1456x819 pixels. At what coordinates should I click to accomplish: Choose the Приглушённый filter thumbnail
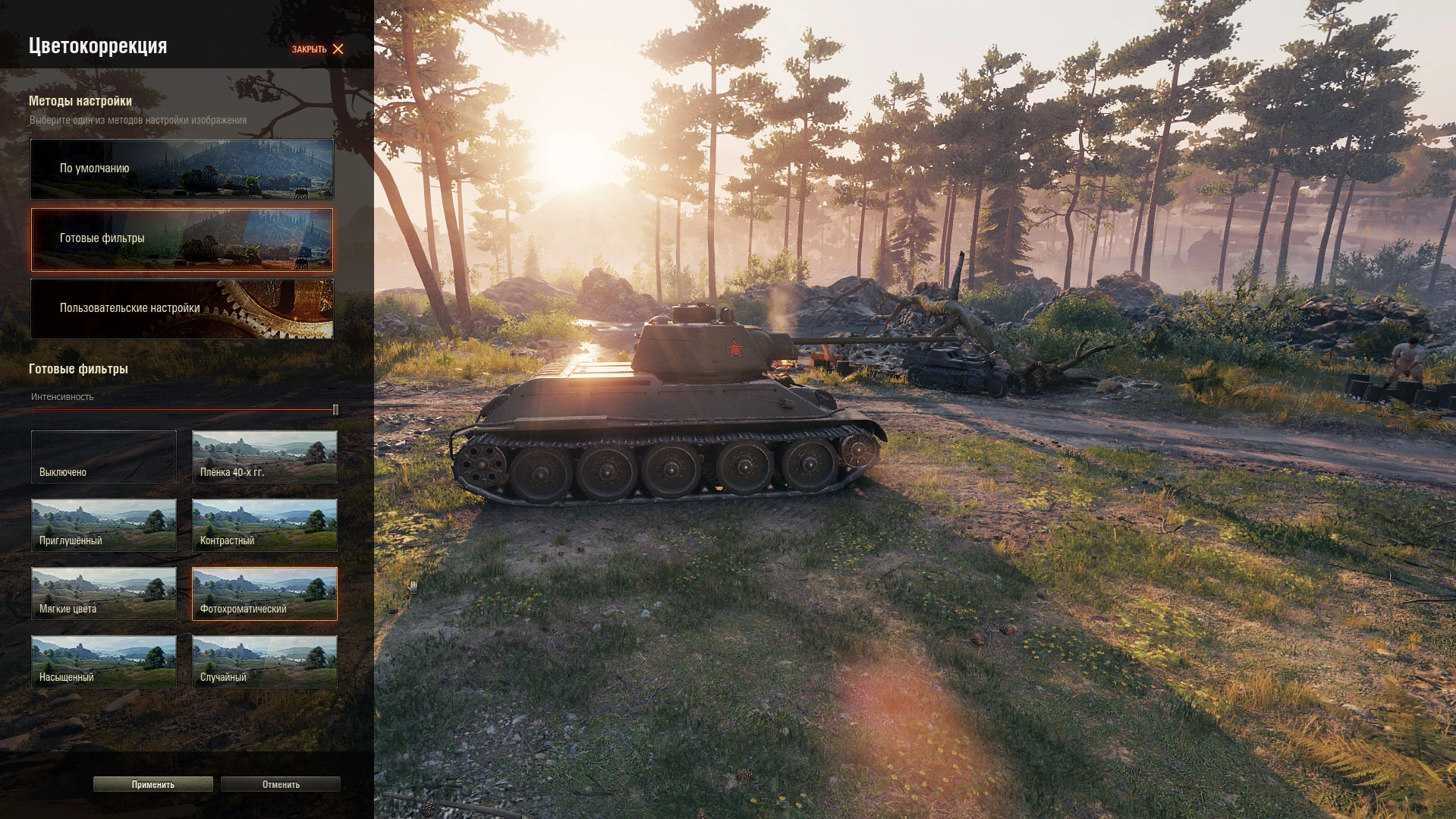click(x=104, y=525)
